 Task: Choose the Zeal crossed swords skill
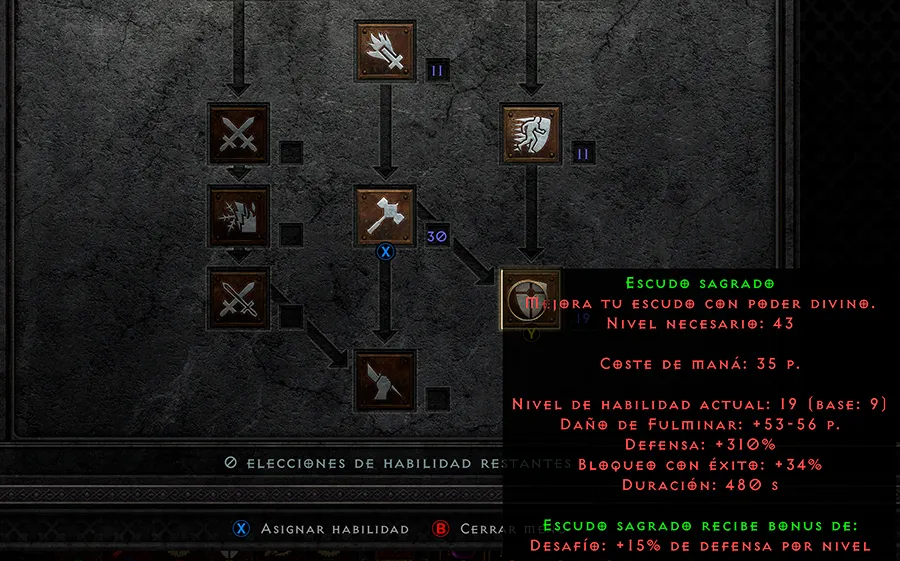pos(238,134)
